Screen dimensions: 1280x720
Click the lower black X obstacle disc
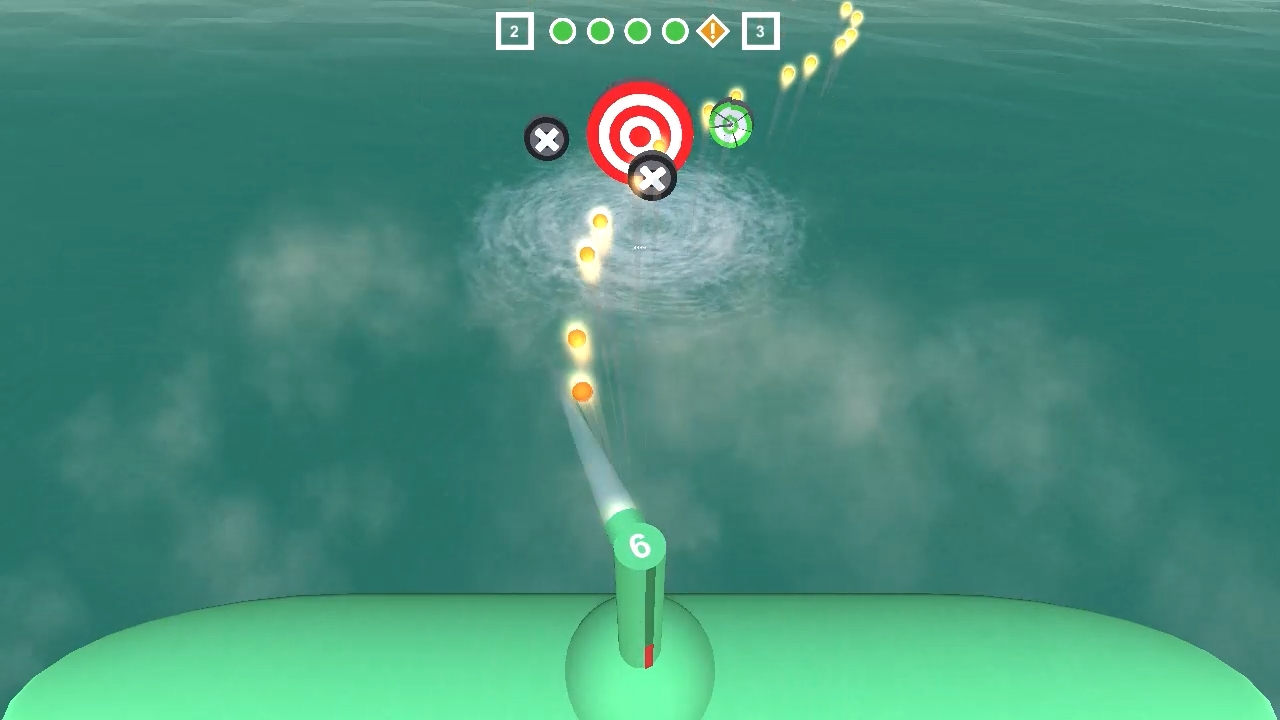[x=653, y=179]
